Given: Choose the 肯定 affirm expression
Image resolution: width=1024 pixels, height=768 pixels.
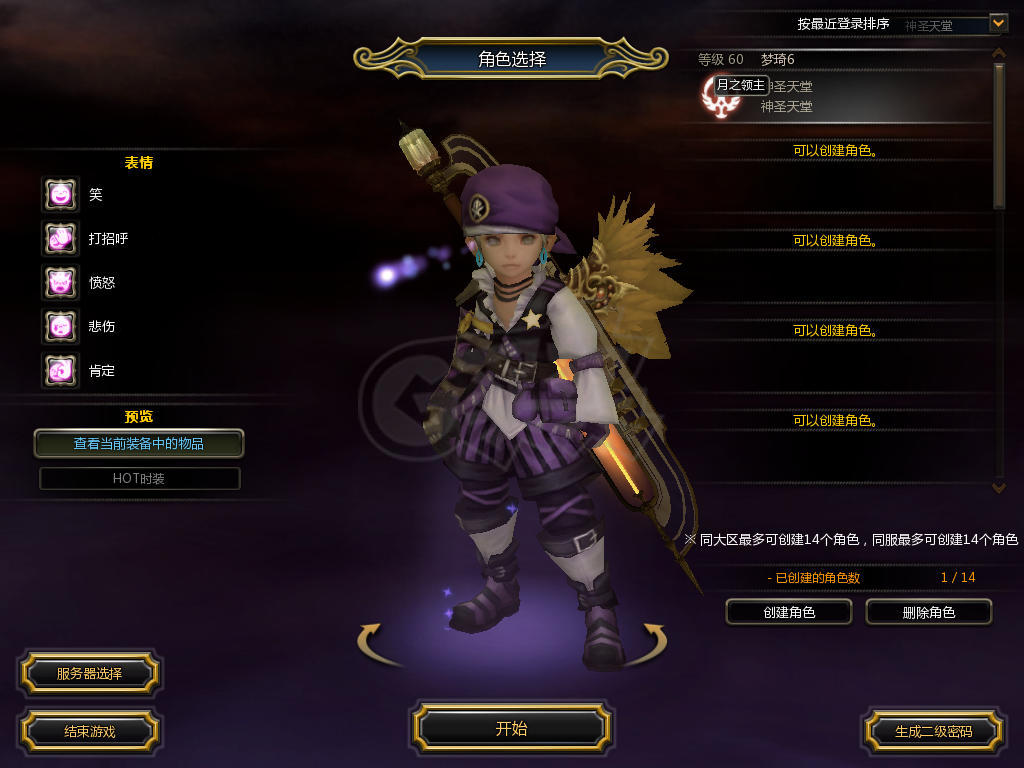Looking at the screenshot, I should 60,371.
